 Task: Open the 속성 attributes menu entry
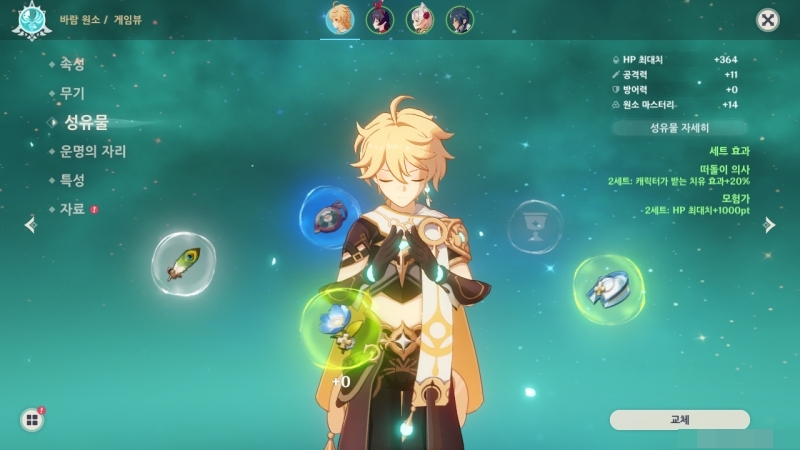(71, 64)
